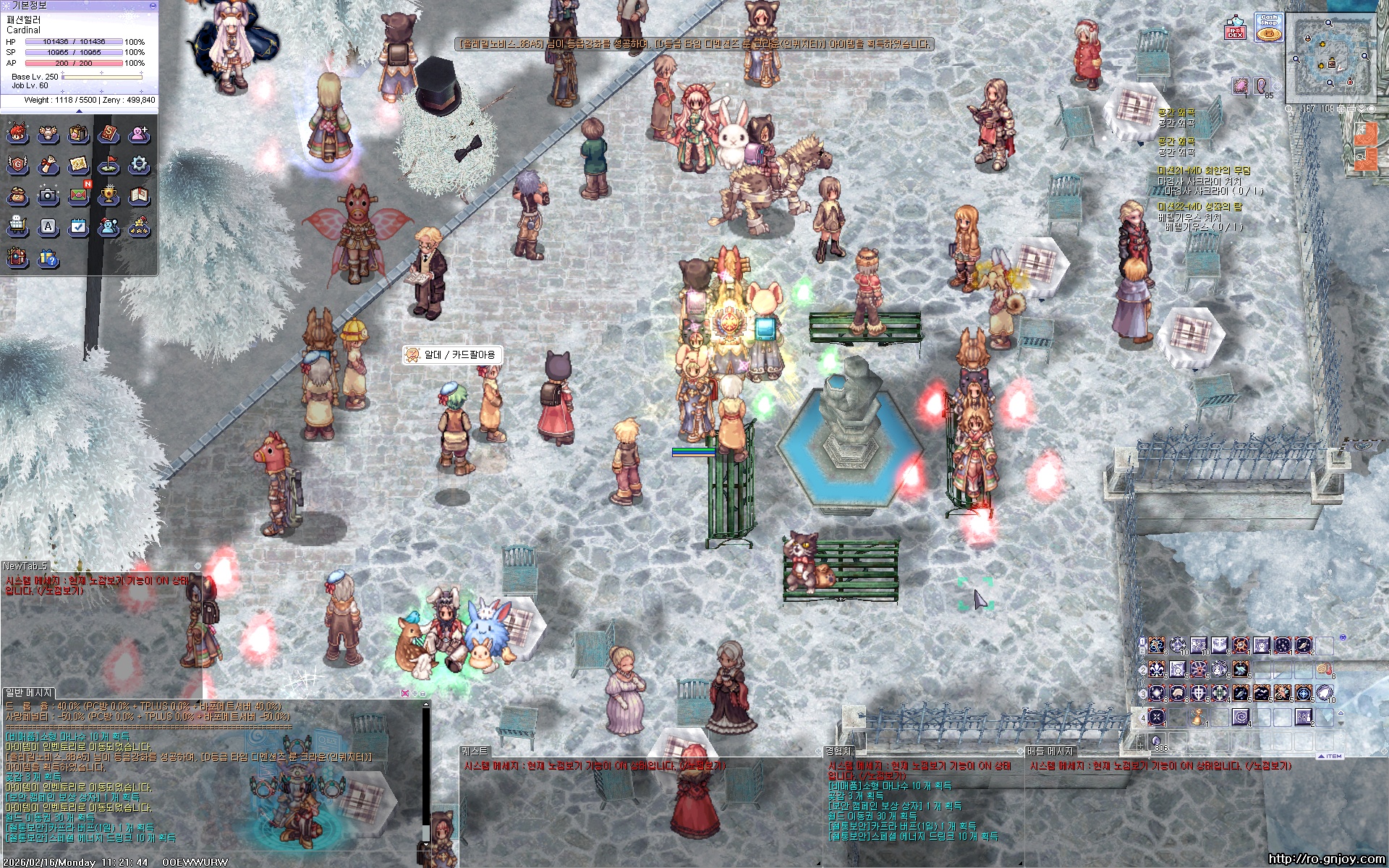Screen dimensions: 1389x868
Task: Open the camera screenshot menu icon
Action: pyautogui.click(x=48, y=195)
